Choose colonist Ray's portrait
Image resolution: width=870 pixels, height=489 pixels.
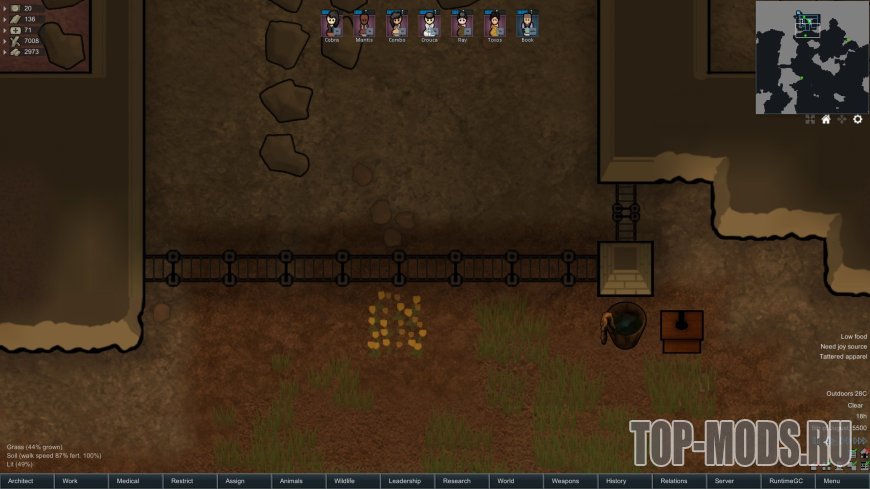pyautogui.click(x=461, y=24)
